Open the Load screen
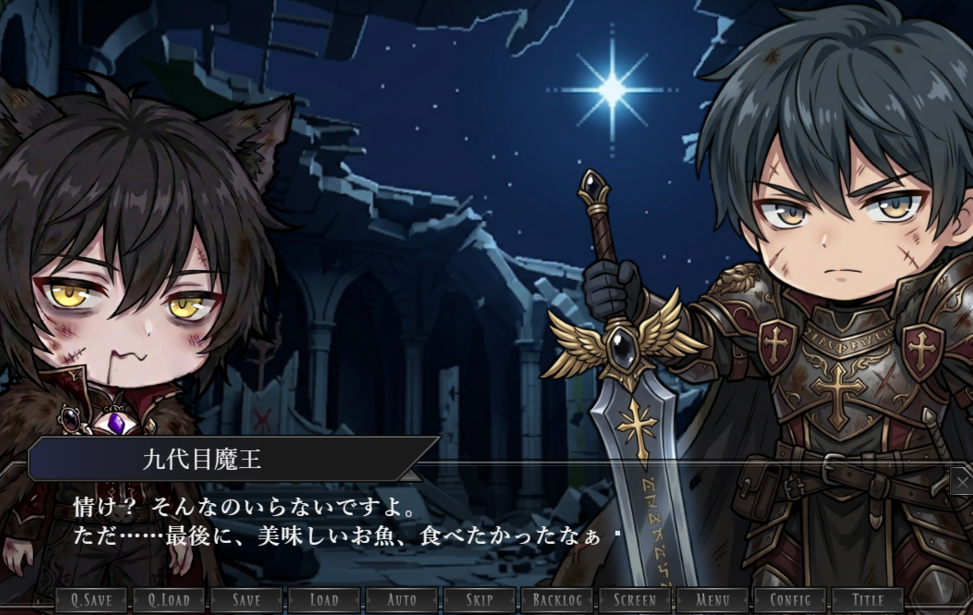Screen dimensions: 973x615 click(x=324, y=601)
